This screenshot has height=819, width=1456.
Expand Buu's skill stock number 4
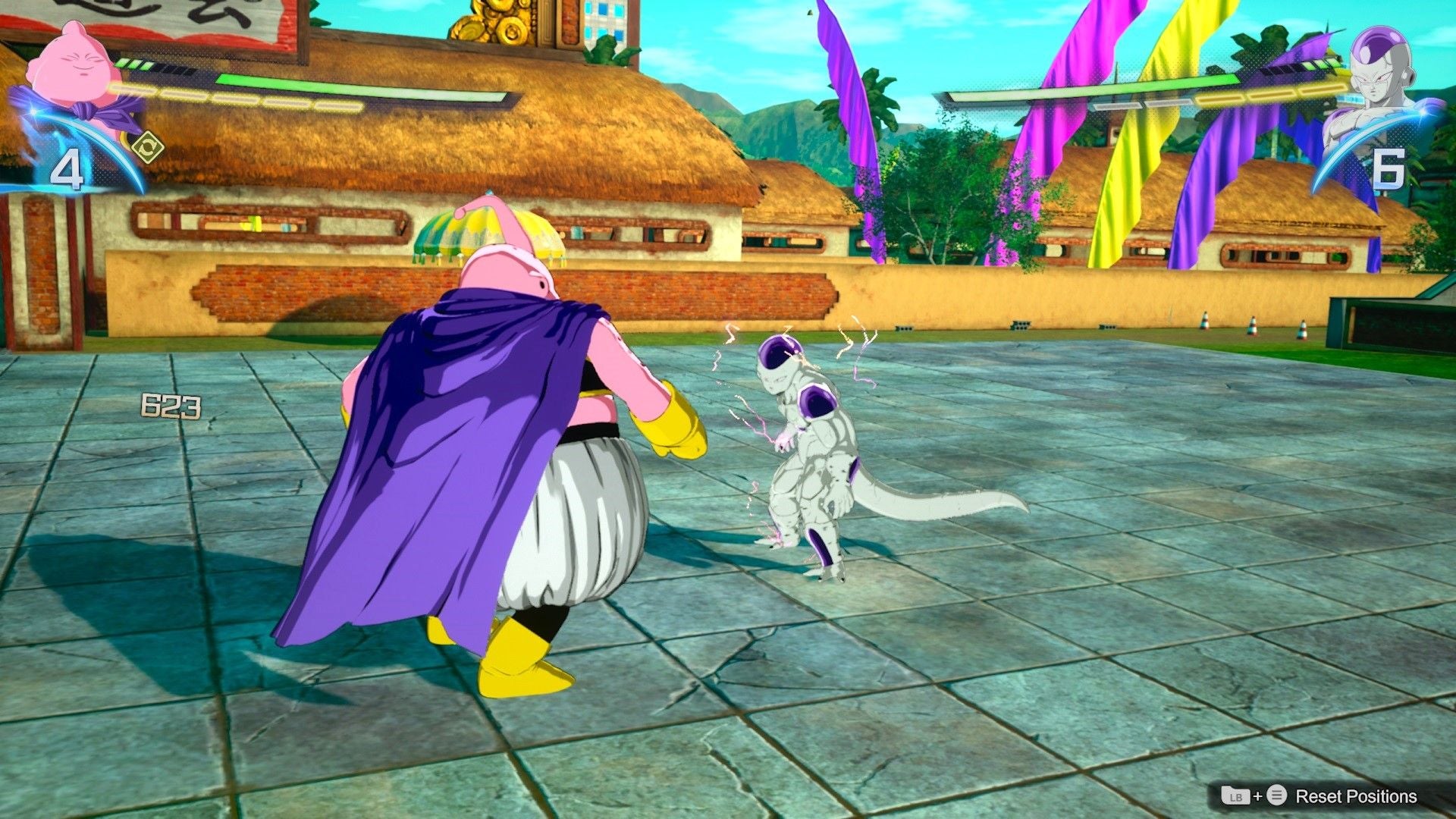tap(67, 168)
